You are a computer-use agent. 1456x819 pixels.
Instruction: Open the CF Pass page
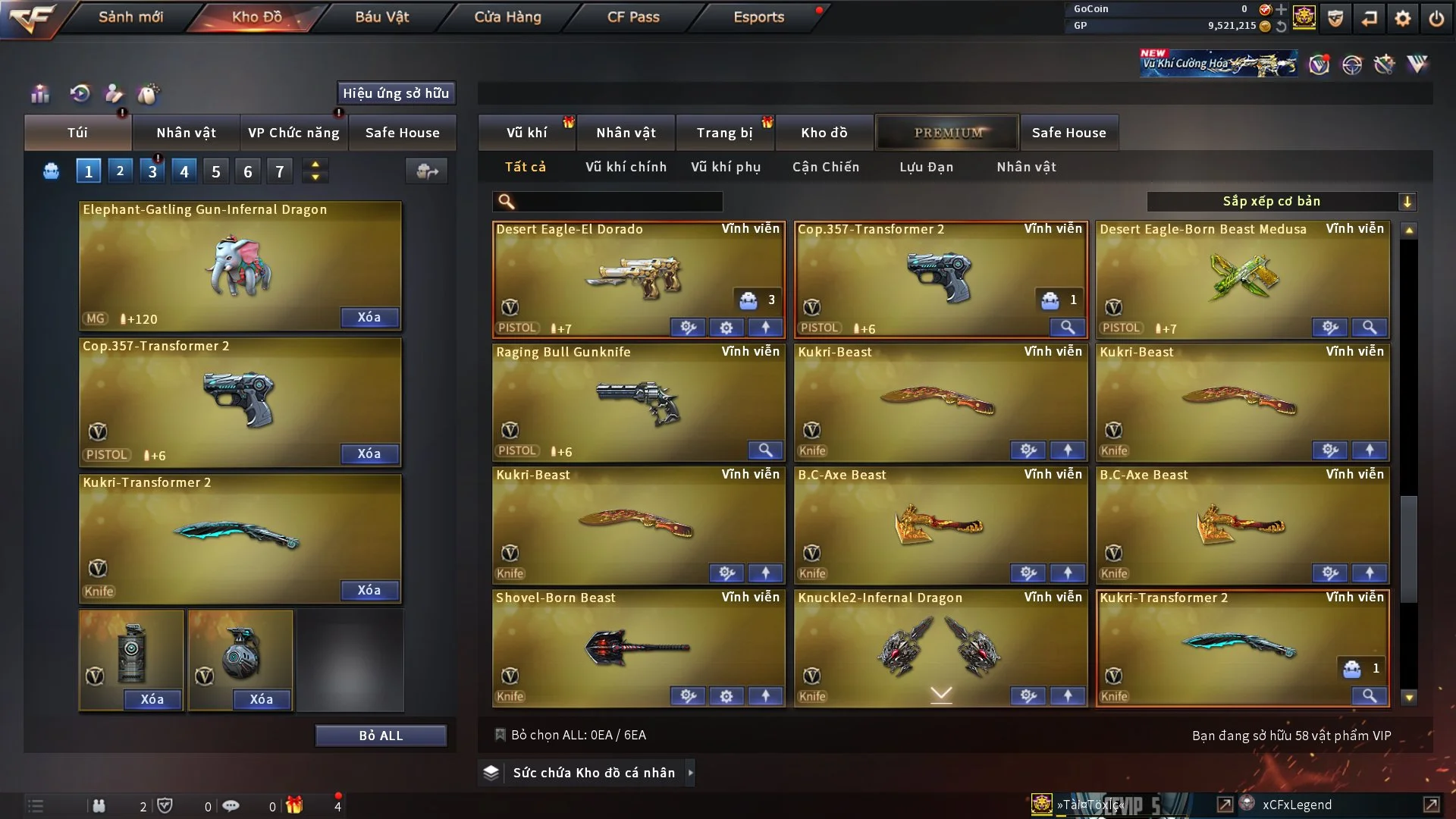click(x=633, y=17)
